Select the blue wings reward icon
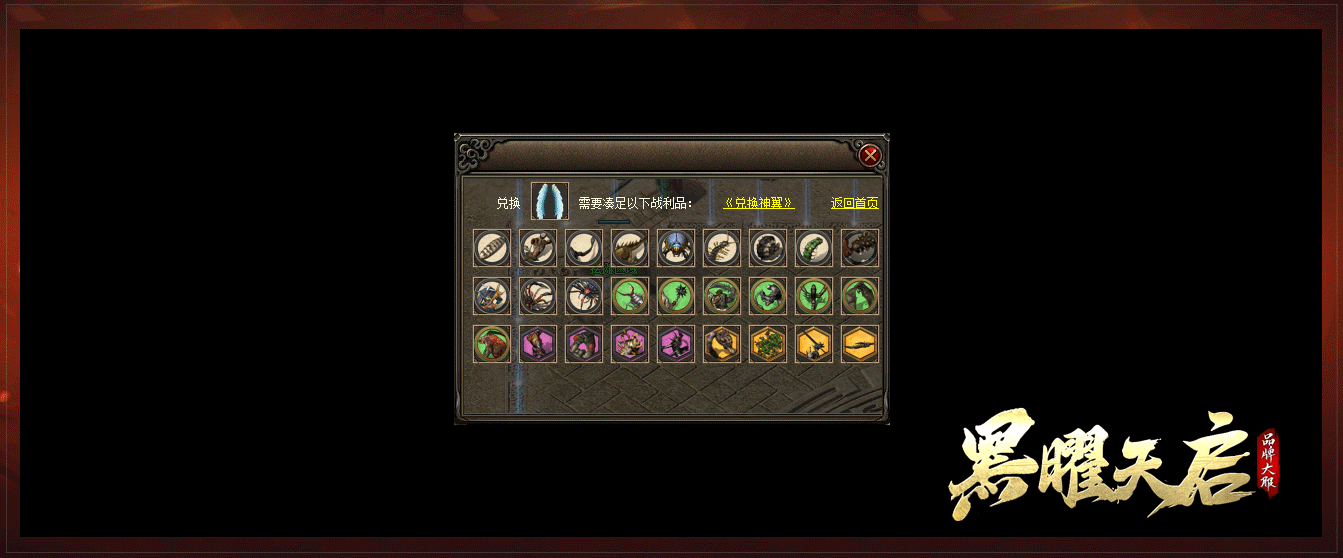Screen dimensions: 1343x558 [x=549, y=200]
